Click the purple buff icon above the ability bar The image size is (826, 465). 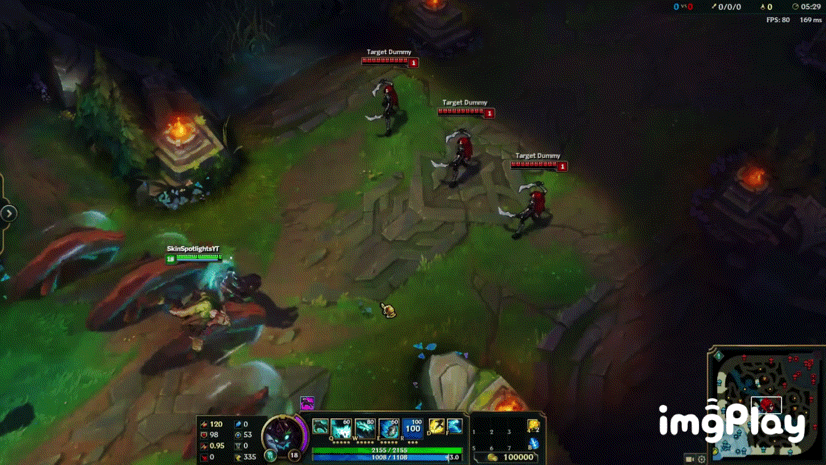[x=308, y=404]
